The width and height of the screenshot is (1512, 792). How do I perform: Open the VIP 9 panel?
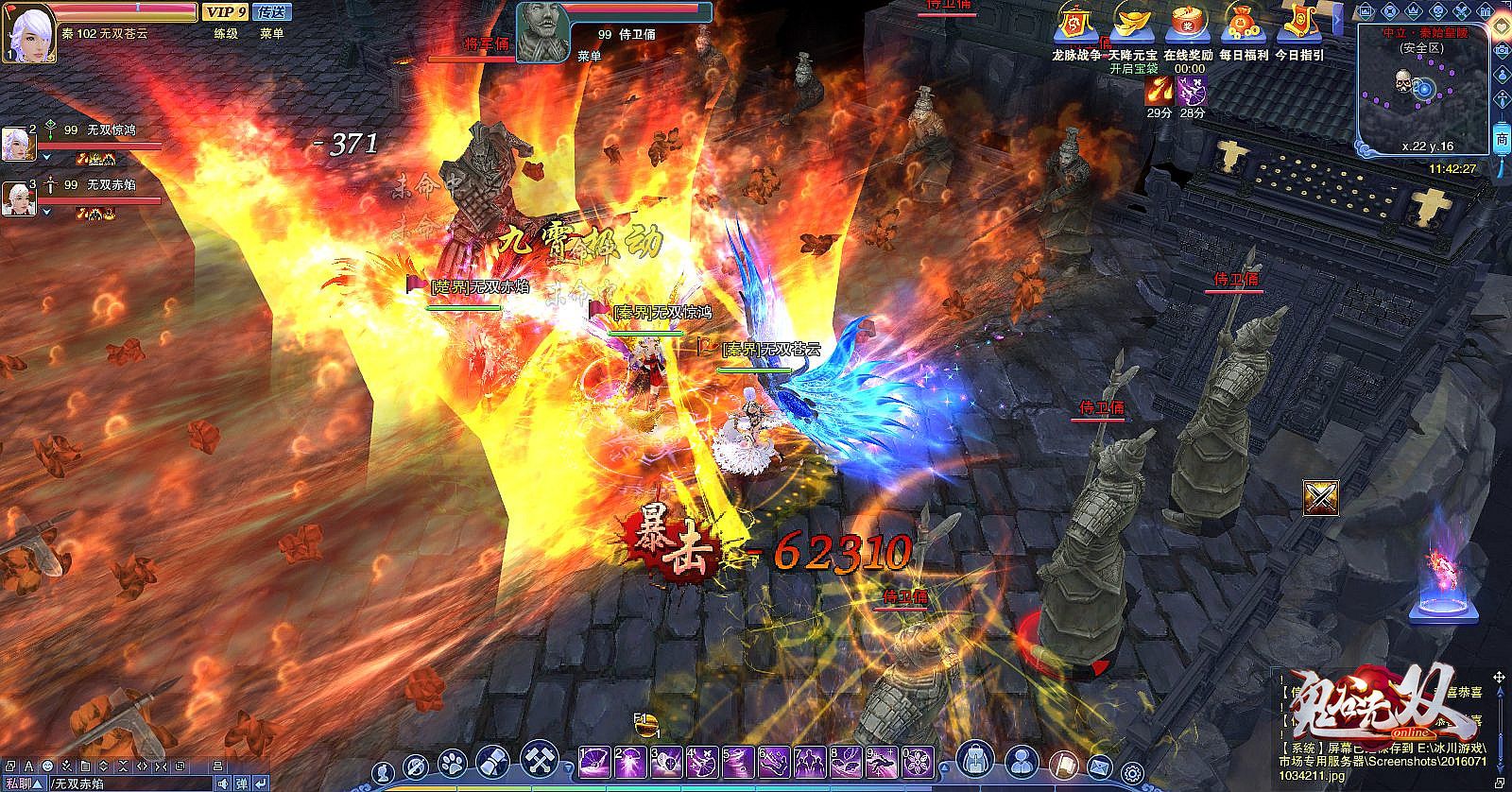pos(225,11)
